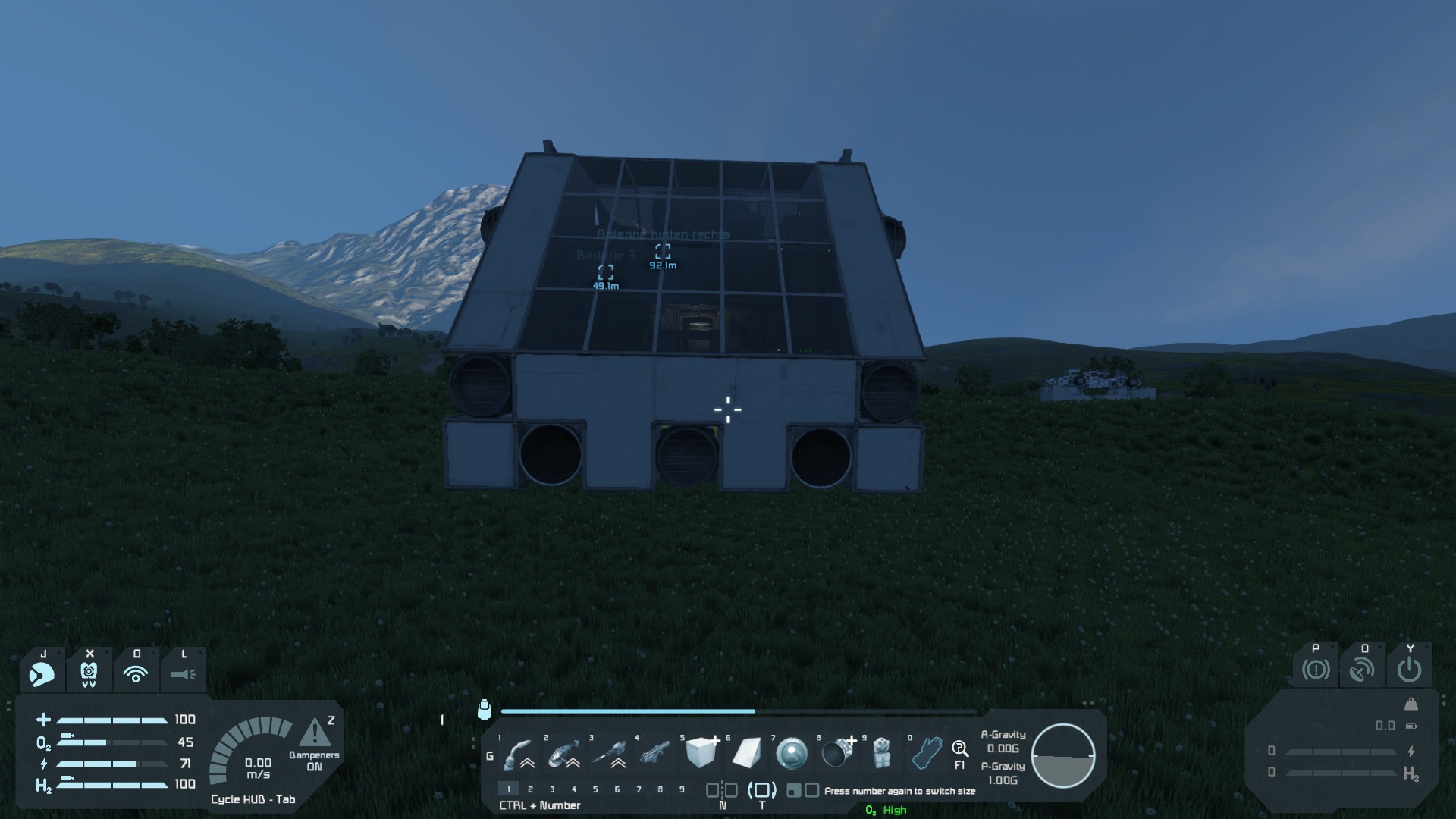
Task: Toggle the satellite antenna icon
Action: coord(1363,670)
